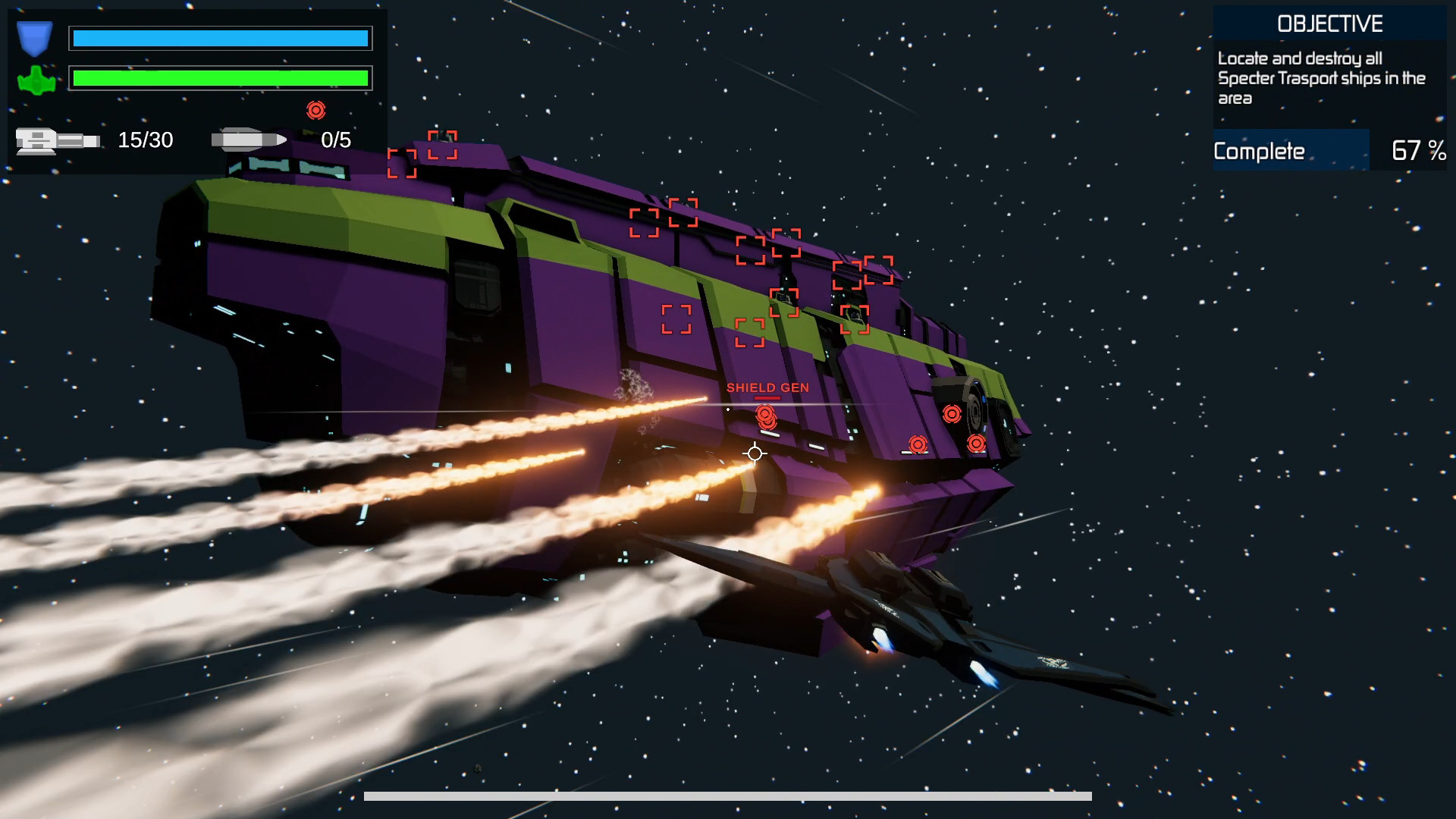1456x819 pixels.
Task: Open the OBJECTIVE header tab
Action: click(x=1329, y=23)
